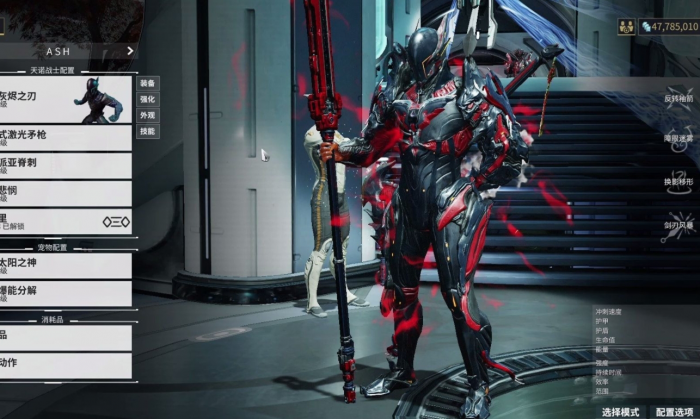Open the 装备 (Equip) button

(147, 83)
